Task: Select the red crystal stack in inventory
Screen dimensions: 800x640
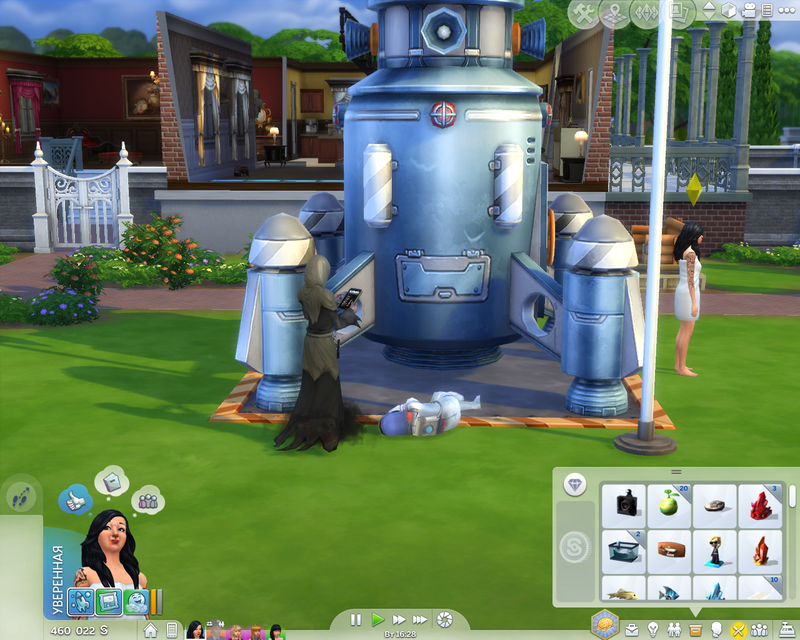Action: (x=760, y=502)
